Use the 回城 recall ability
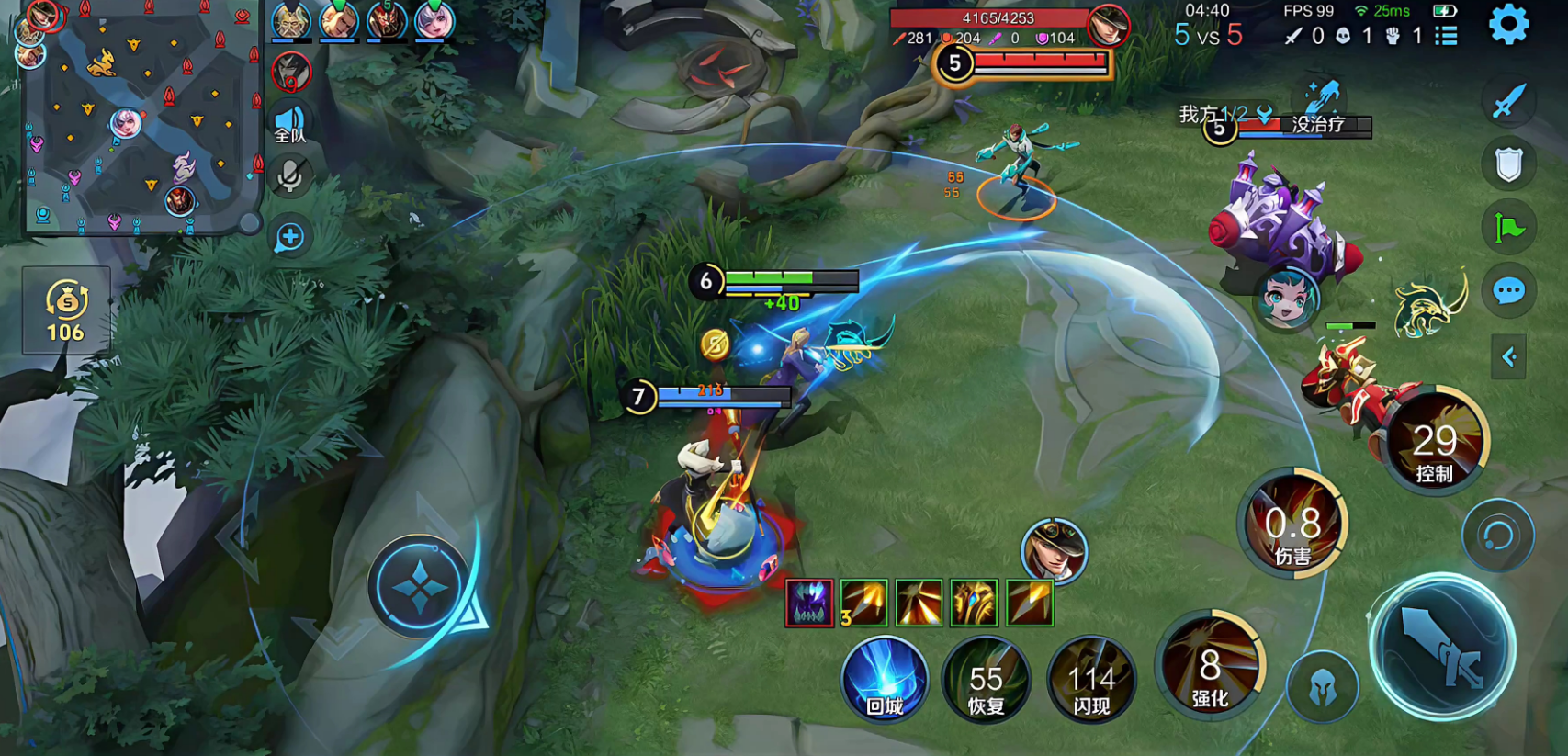The width and height of the screenshot is (1568, 756). click(885, 680)
